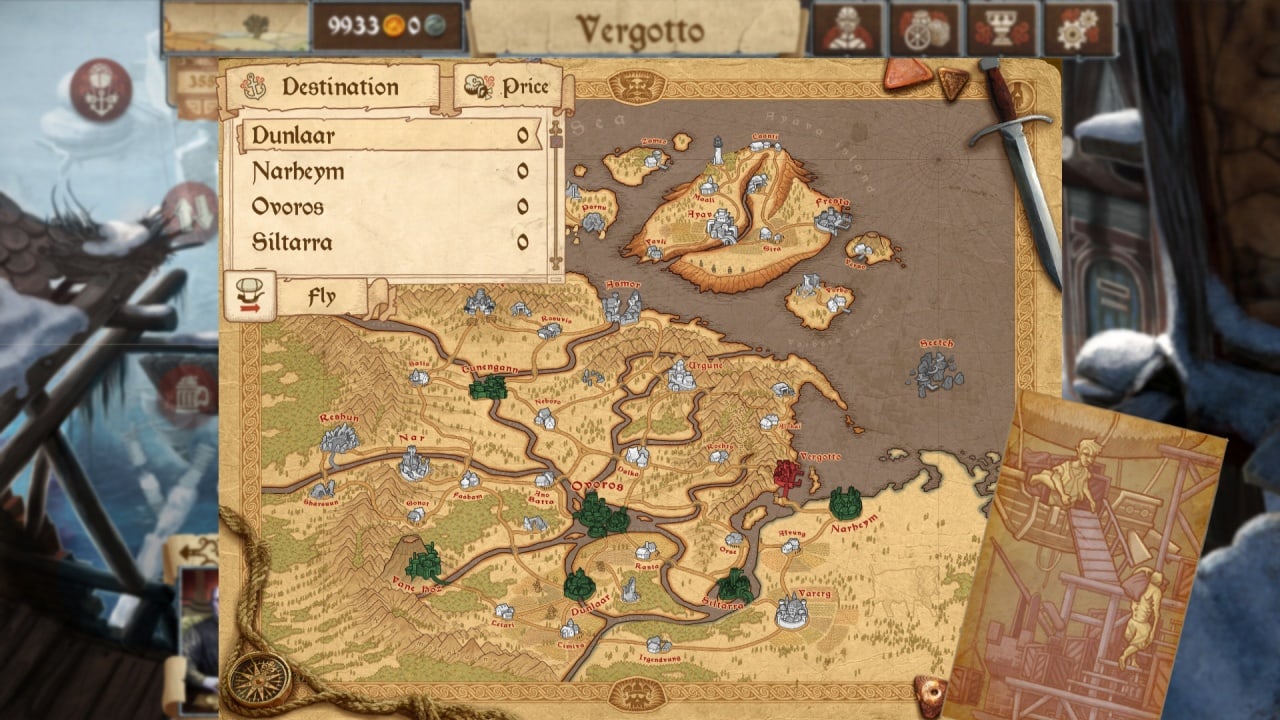The width and height of the screenshot is (1280, 720).
Task: Click the landscape thumbnail in top bar
Action: (236, 27)
